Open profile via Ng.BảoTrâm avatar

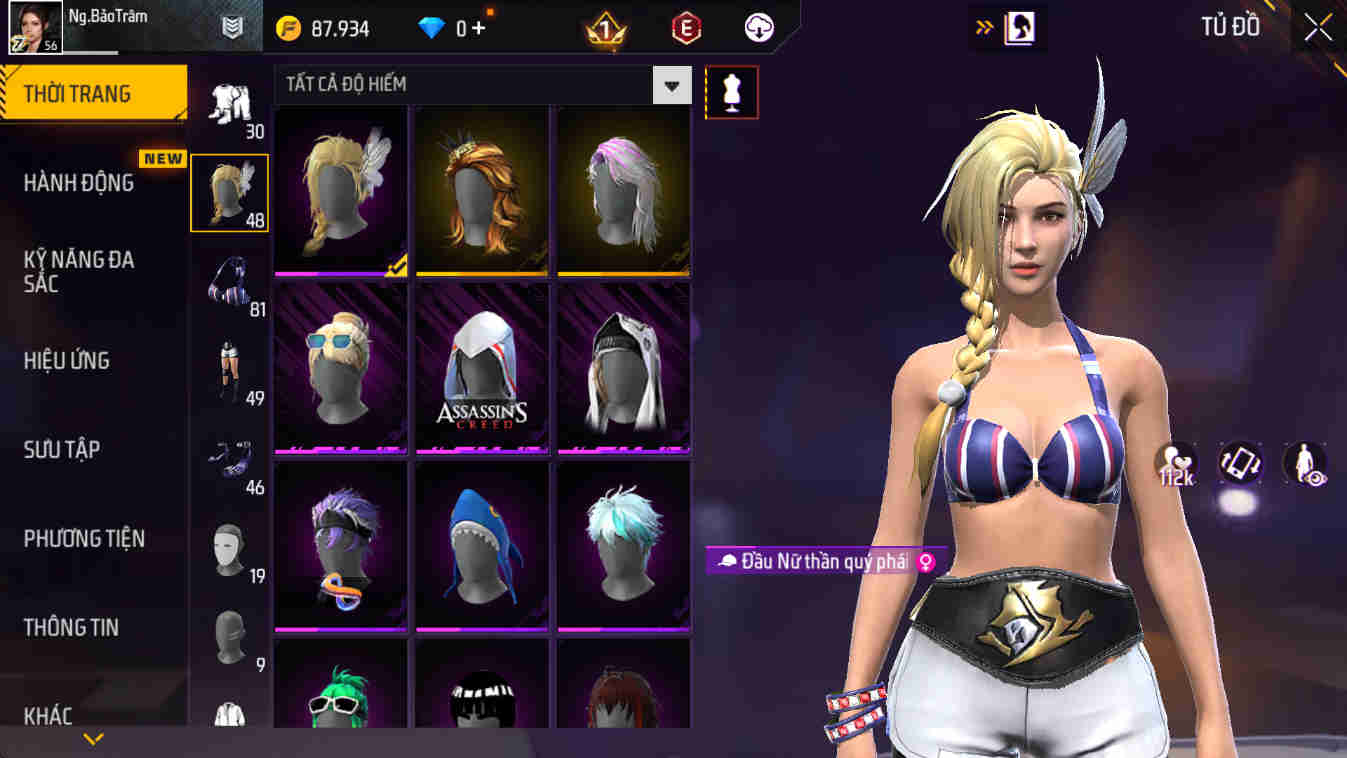[x=34, y=27]
